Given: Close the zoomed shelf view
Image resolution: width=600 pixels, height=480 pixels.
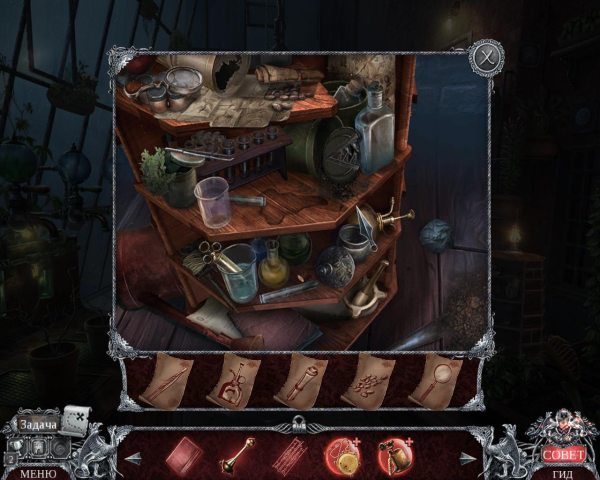Looking at the screenshot, I should tap(485, 56).
